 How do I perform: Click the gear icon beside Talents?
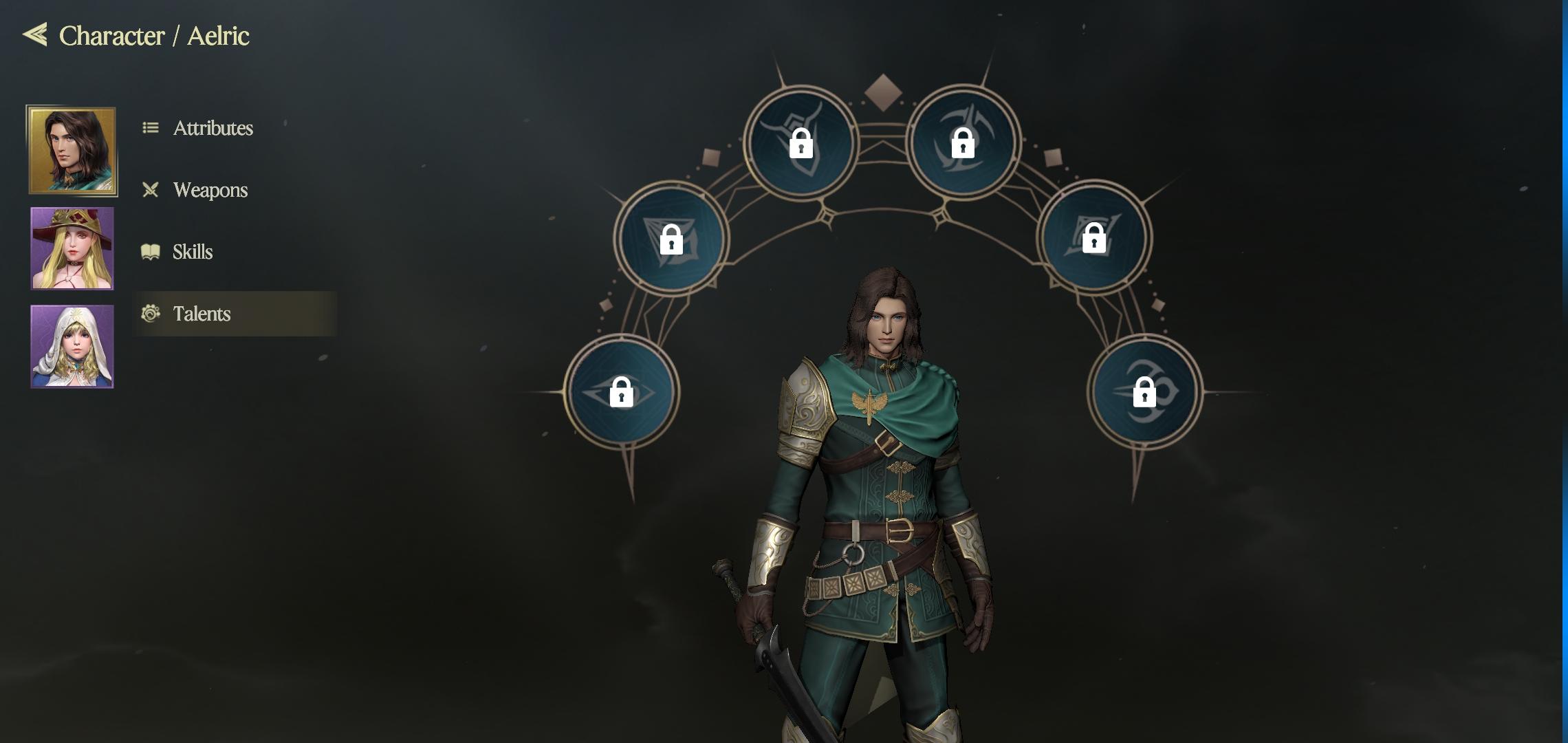152,314
